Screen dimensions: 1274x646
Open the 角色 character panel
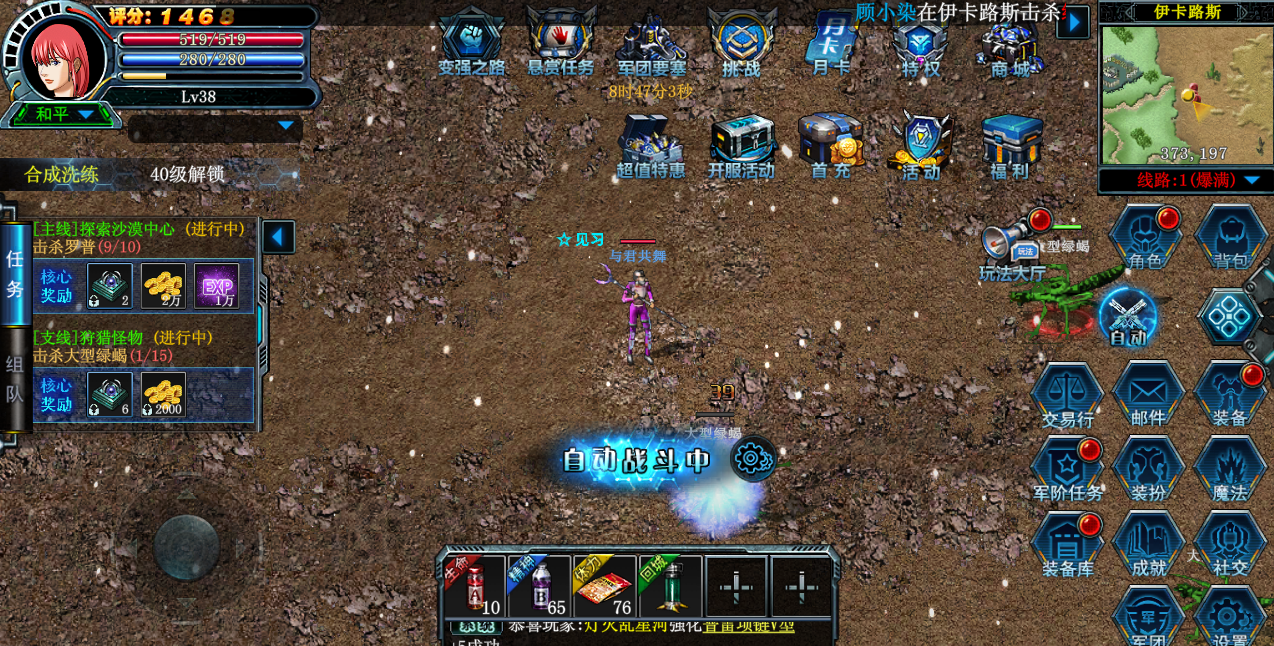[x=1145, y=237]
